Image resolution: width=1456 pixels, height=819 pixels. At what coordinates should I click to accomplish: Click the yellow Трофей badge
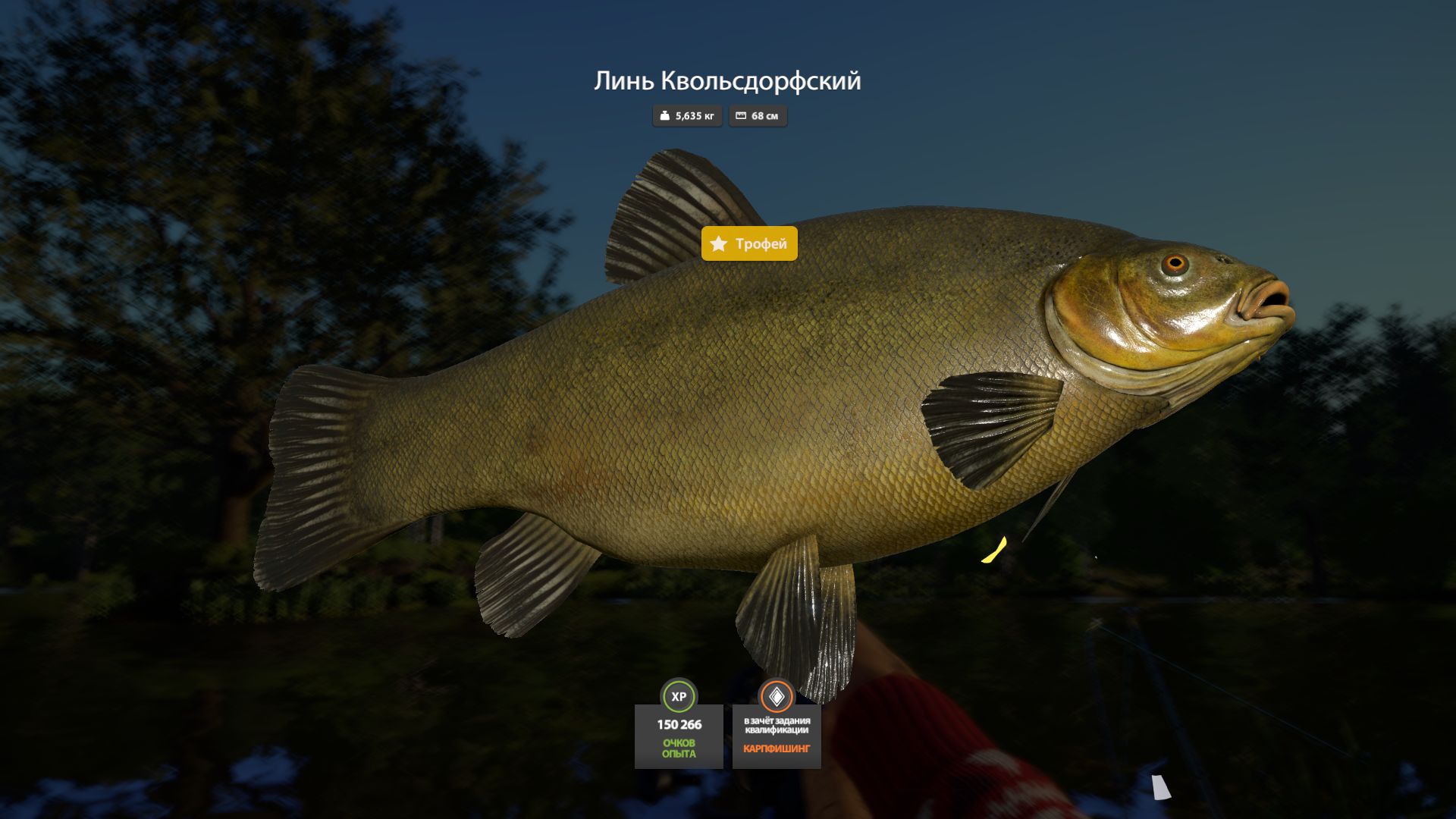749,243
